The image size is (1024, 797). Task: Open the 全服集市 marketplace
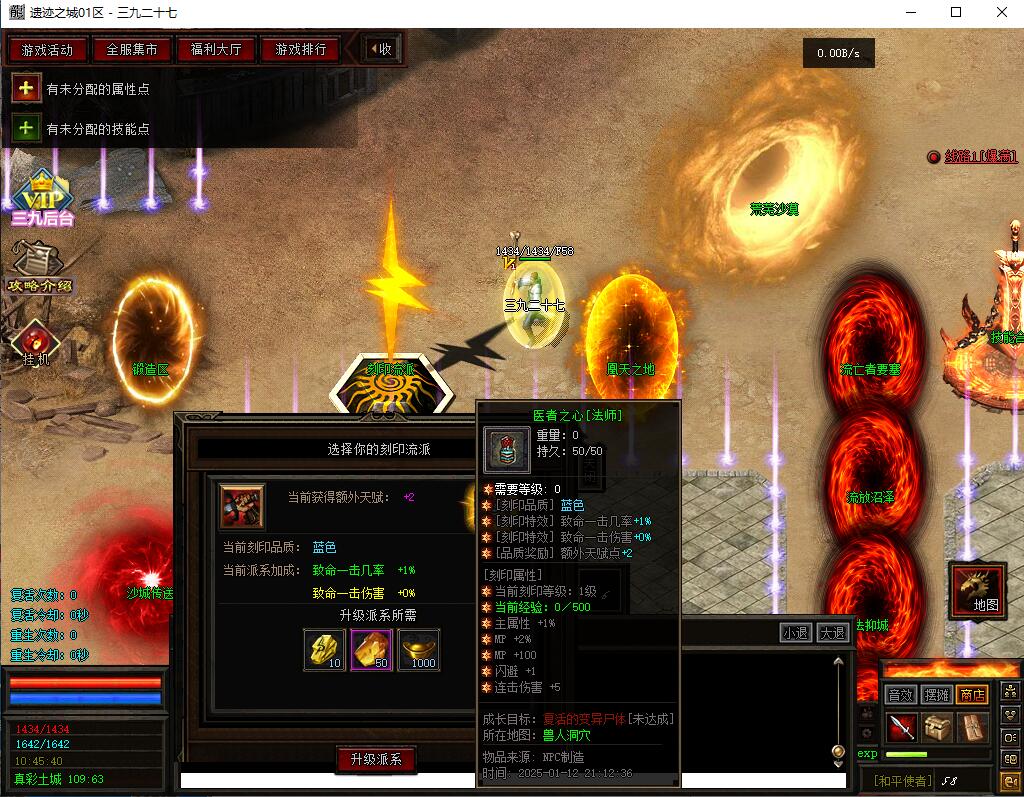click(x=131, y=49)
